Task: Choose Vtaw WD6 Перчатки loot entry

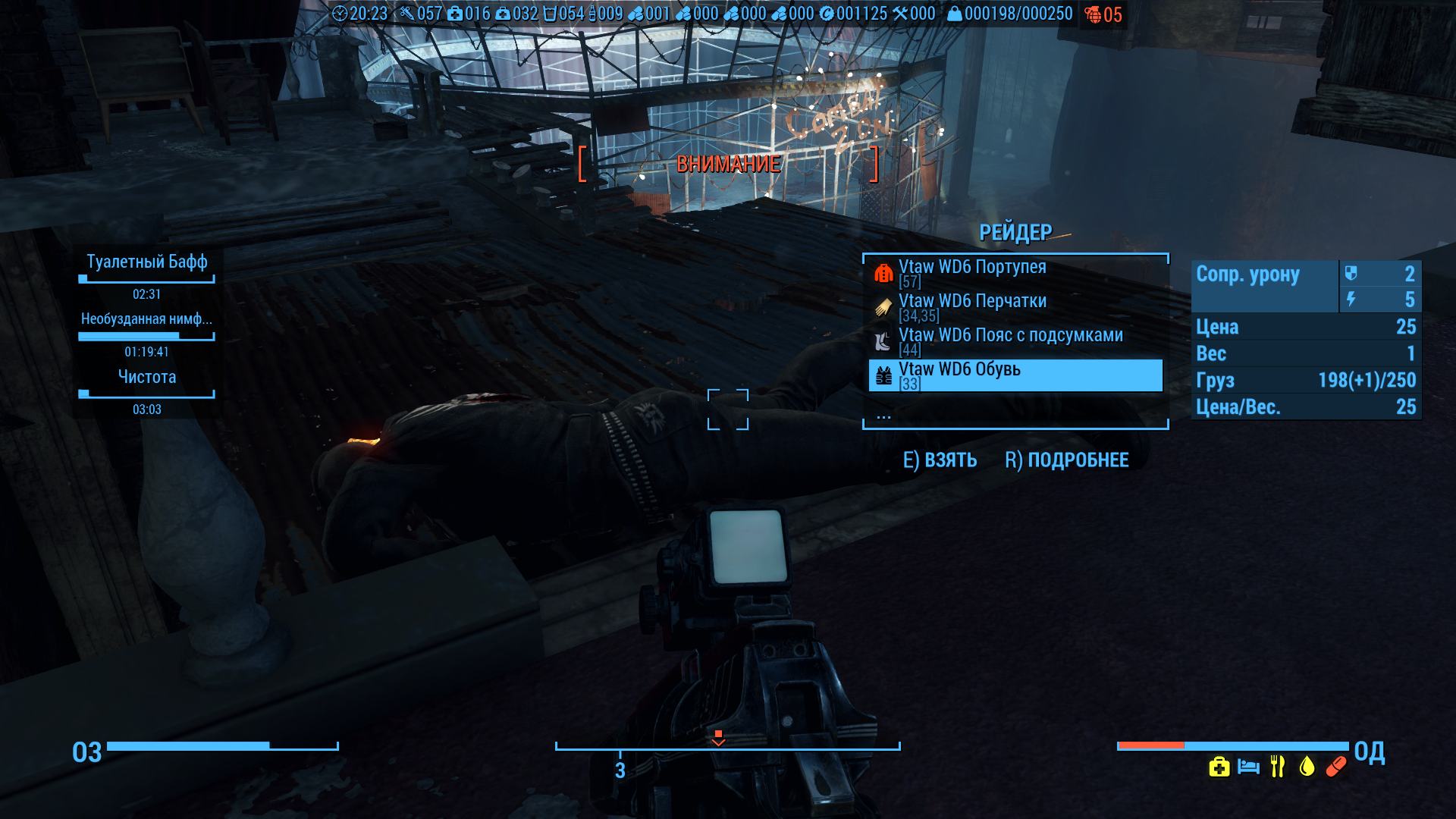Action: pyautogui.click(x=972, y=302)
